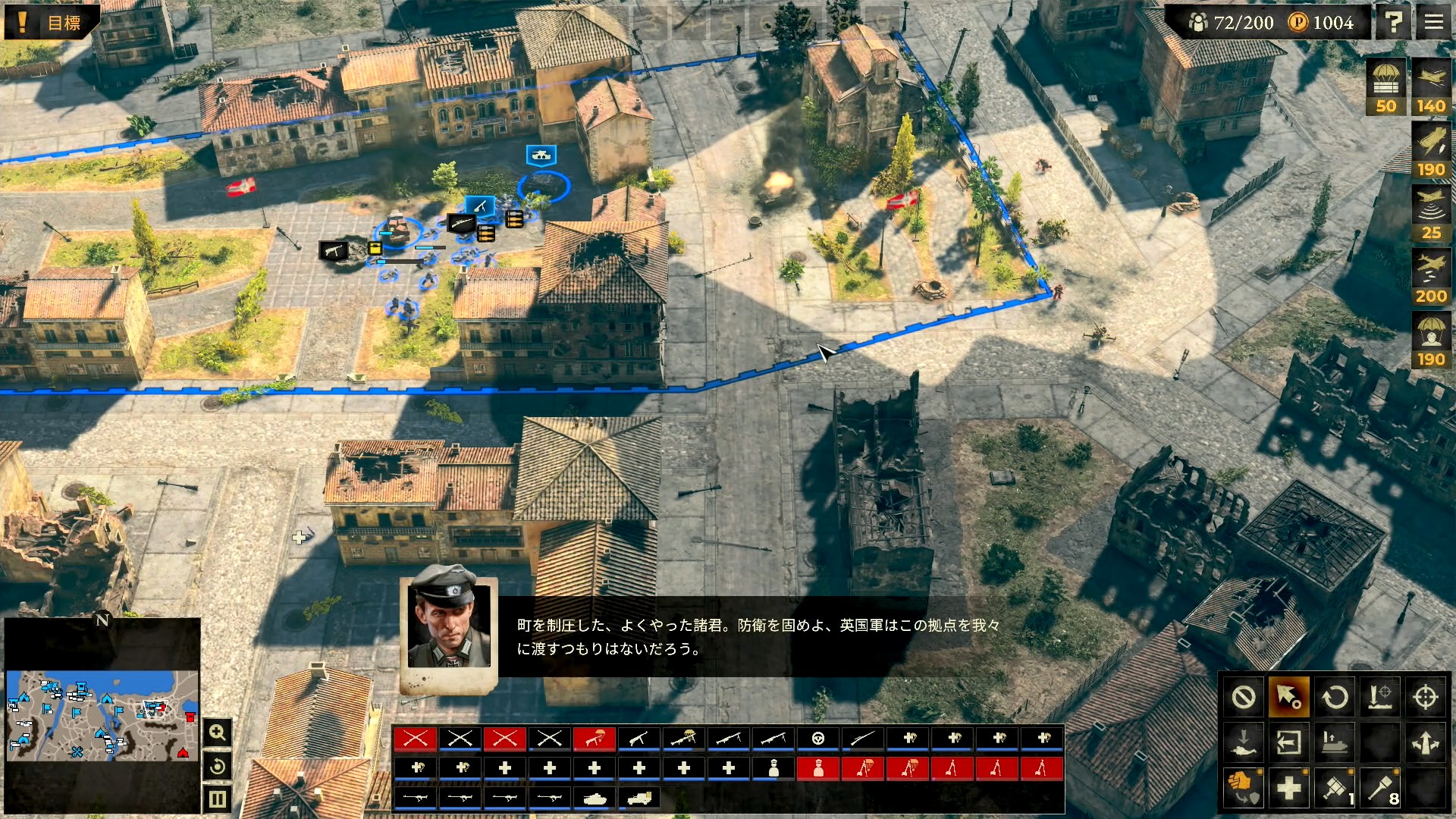Select the Stop command icon
Image resolution: width=1456 pixels, height=819 pixels.
[x=1244, y=696]
